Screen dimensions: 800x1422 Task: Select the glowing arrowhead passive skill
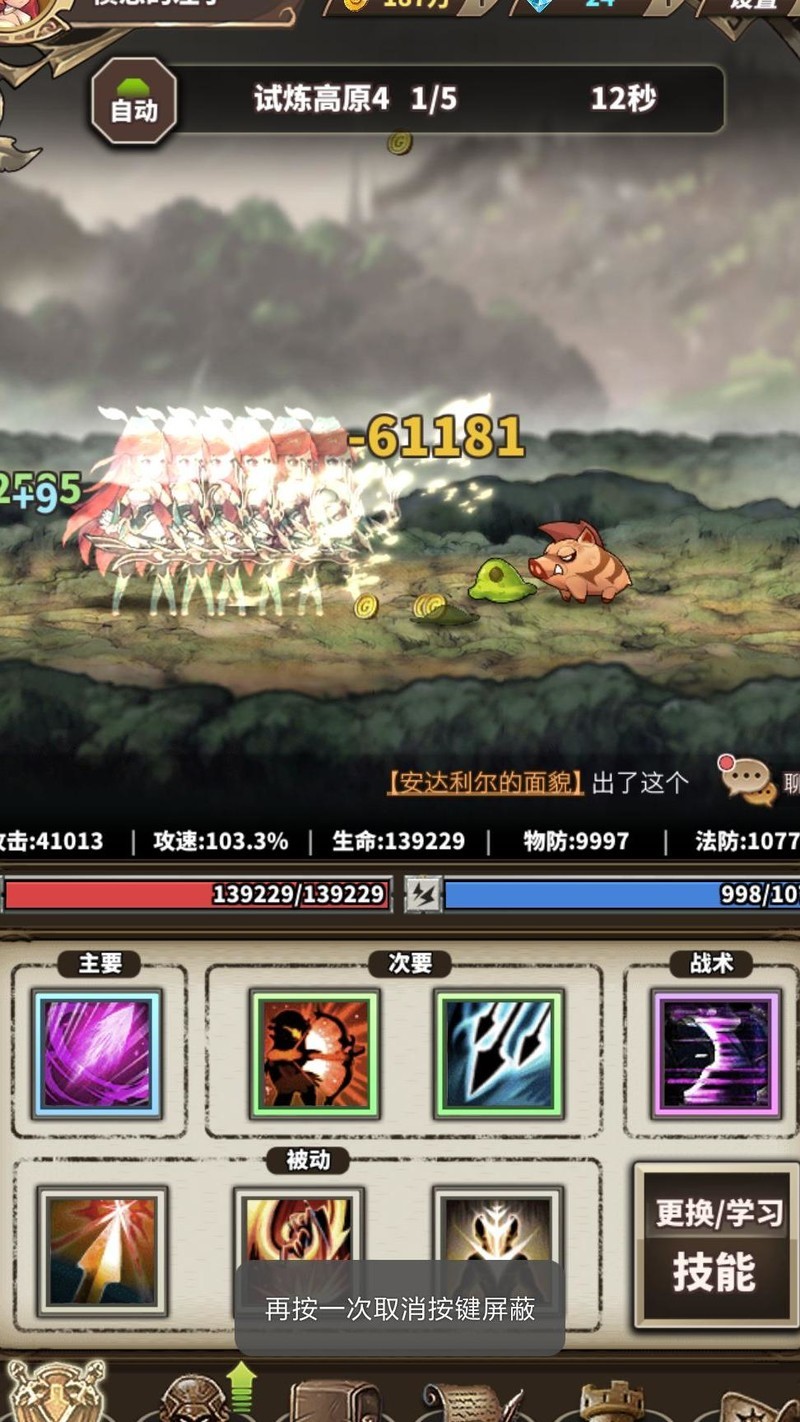click(101, 1250)
